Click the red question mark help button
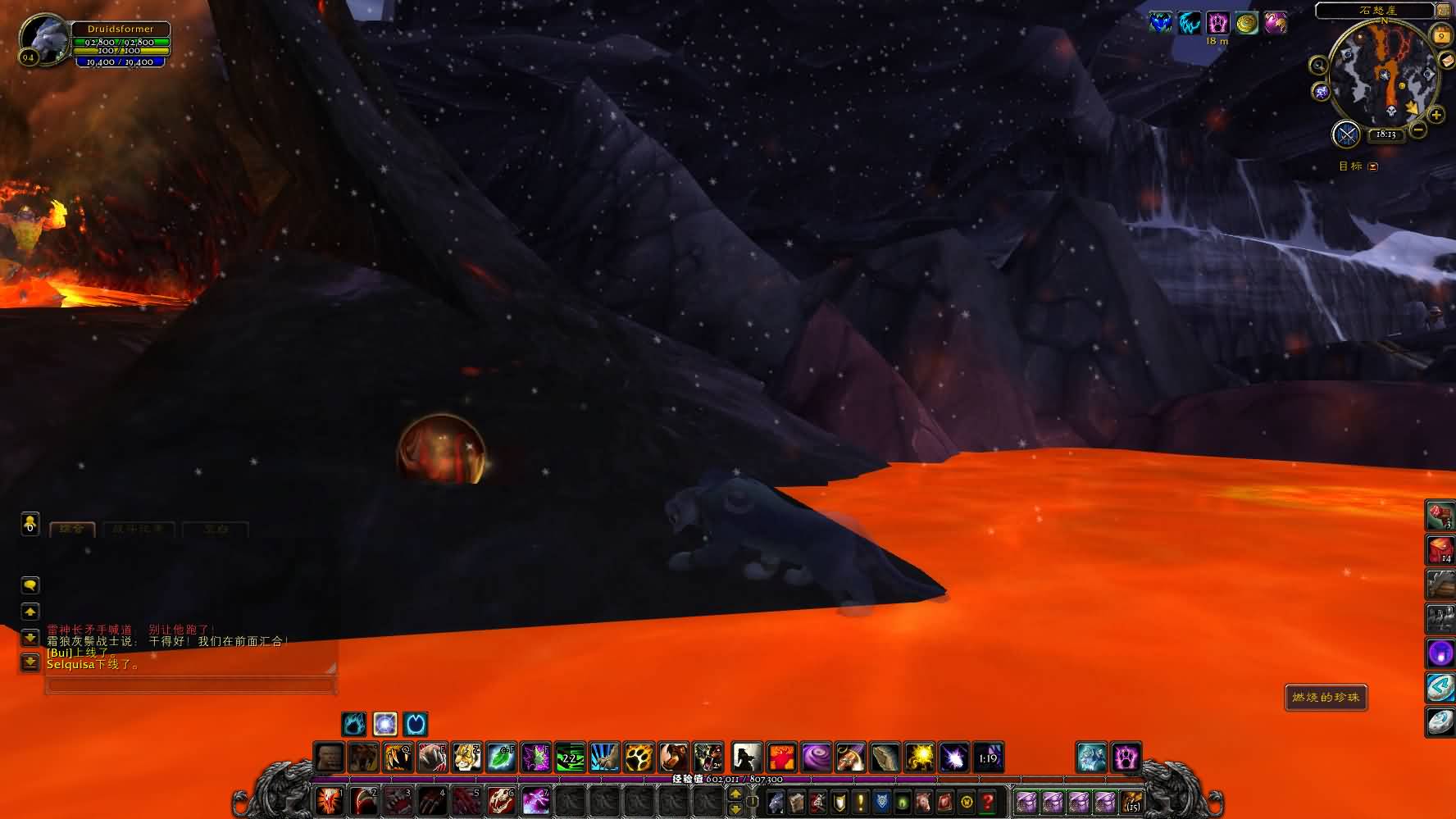1456x819 pixels. 988,801
